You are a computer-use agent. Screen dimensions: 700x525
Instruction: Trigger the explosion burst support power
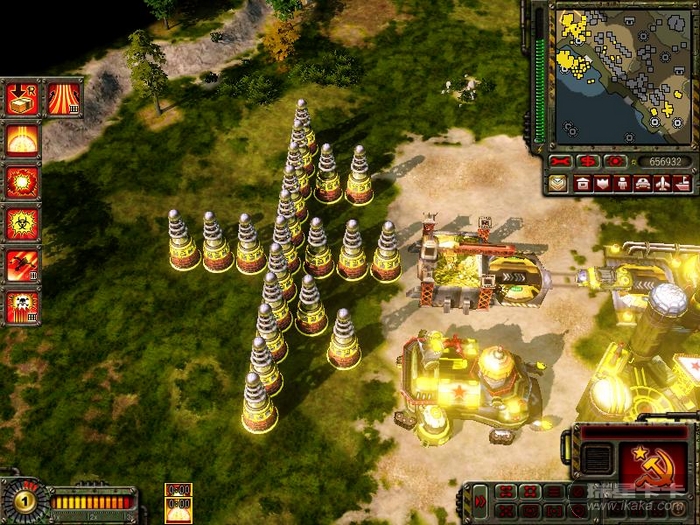[22, 182]
